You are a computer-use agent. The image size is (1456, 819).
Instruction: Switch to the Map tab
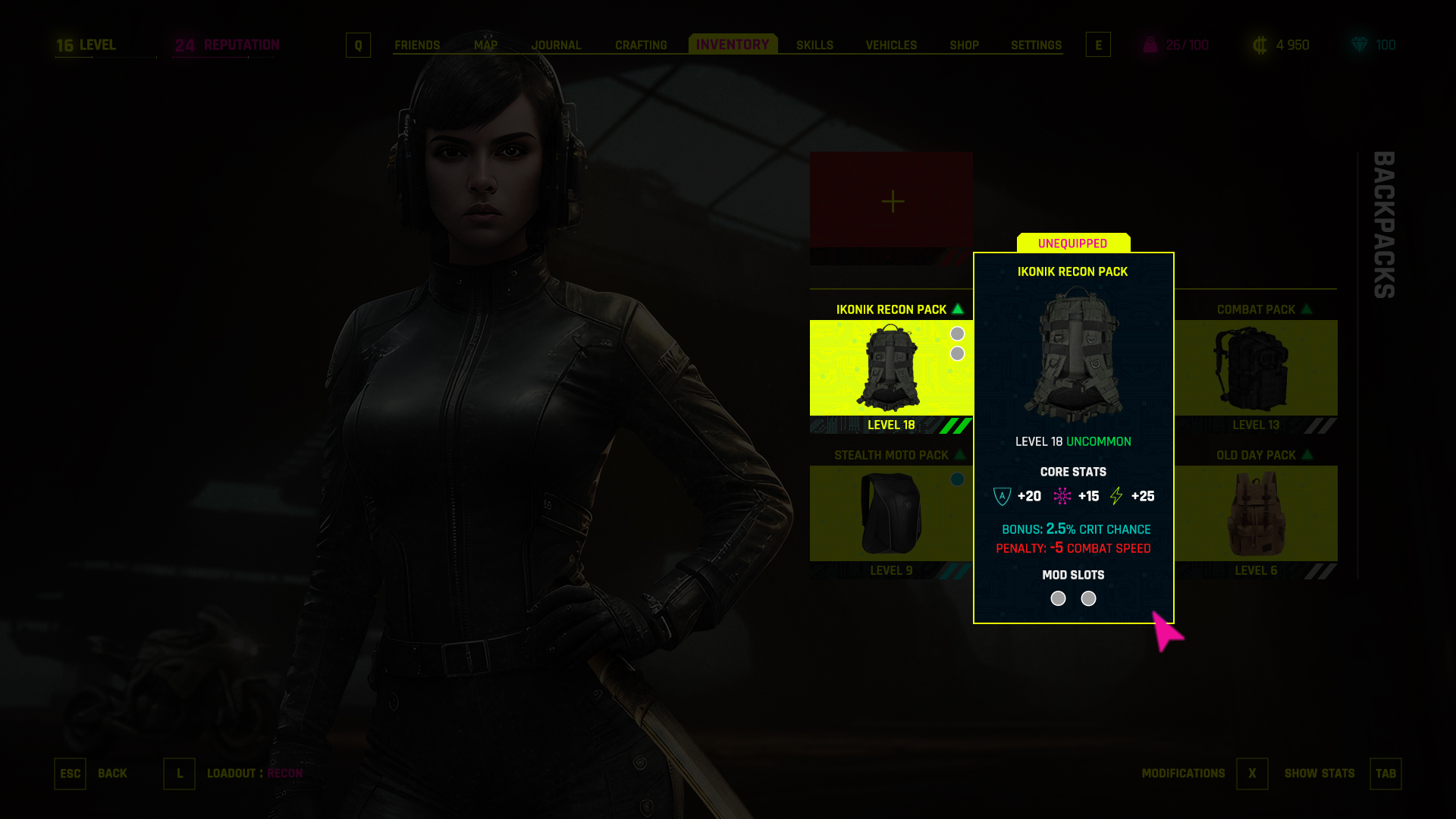click(485, 45)
